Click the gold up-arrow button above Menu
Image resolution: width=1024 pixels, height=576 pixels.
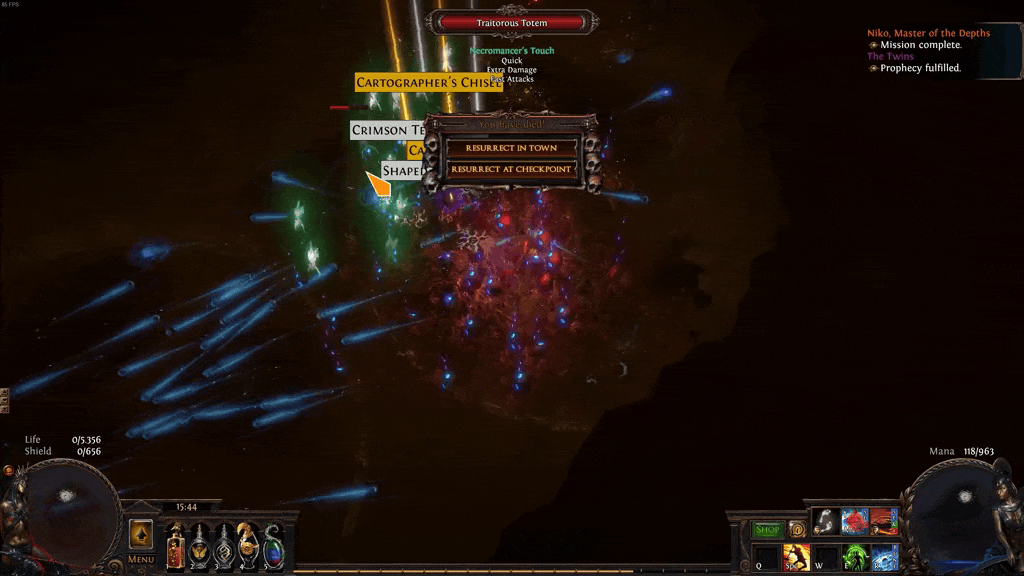point(141,533)
